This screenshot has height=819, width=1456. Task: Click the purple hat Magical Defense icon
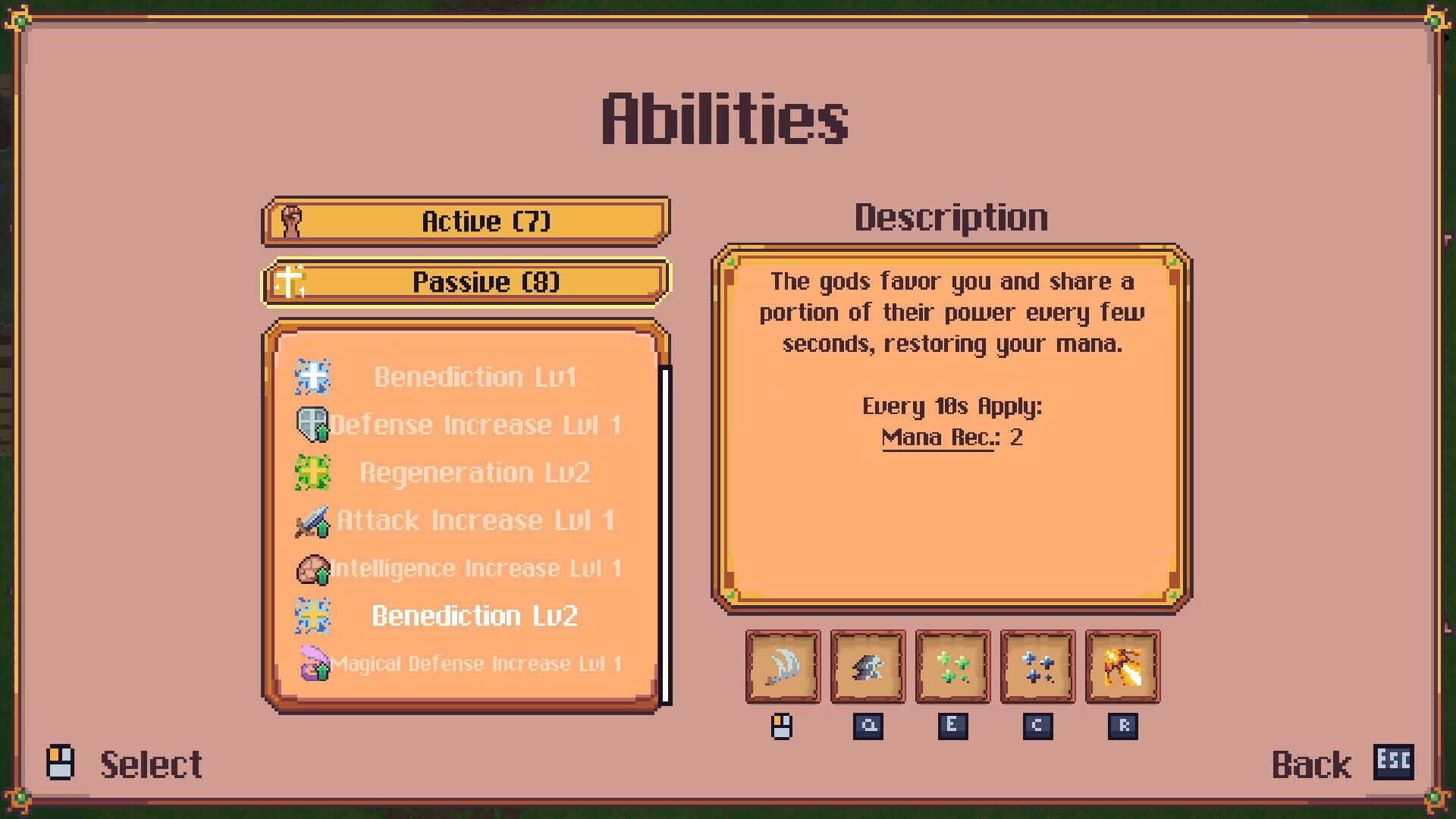coord(314,664)
